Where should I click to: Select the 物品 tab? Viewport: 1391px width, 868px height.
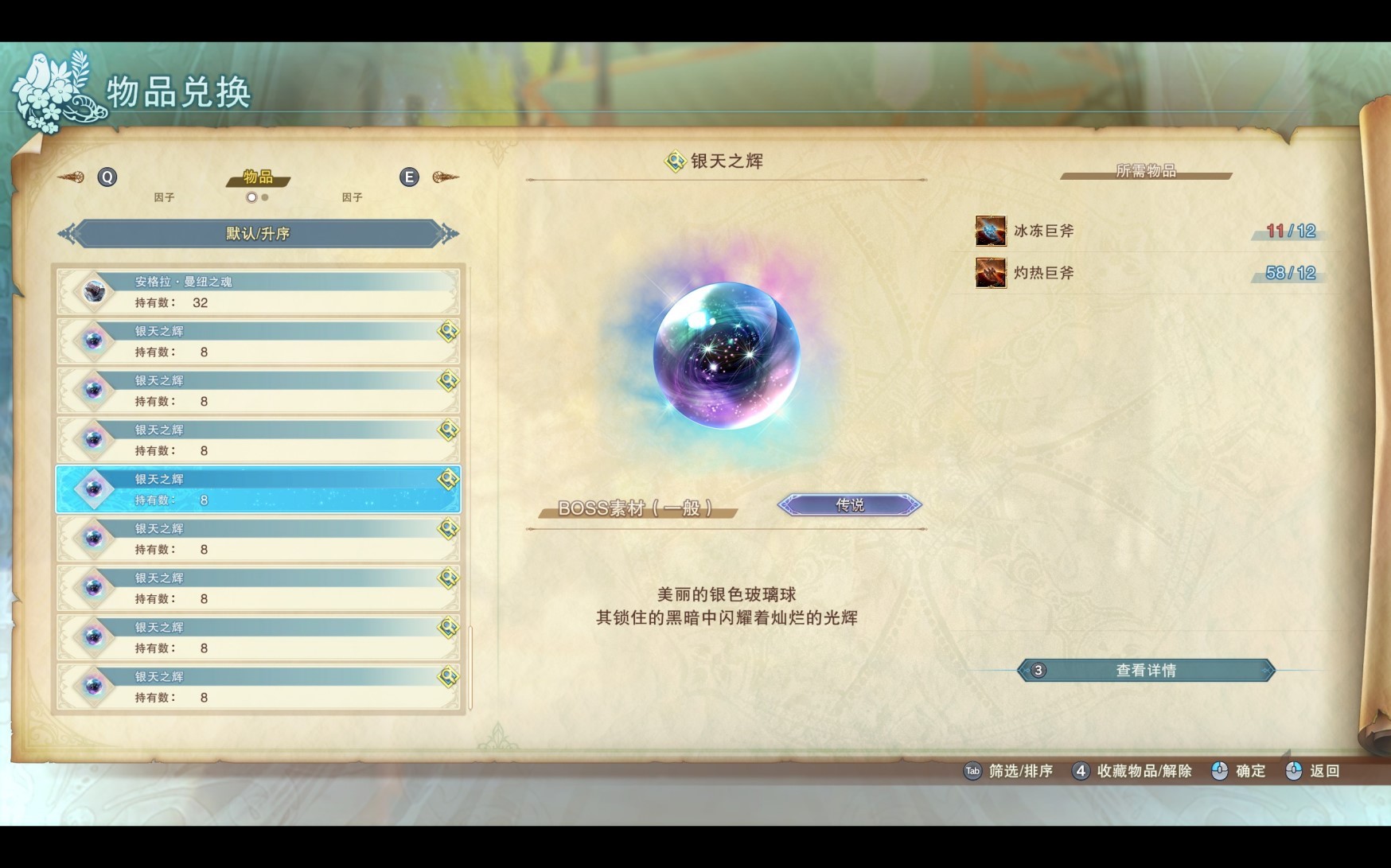point(257,178)
